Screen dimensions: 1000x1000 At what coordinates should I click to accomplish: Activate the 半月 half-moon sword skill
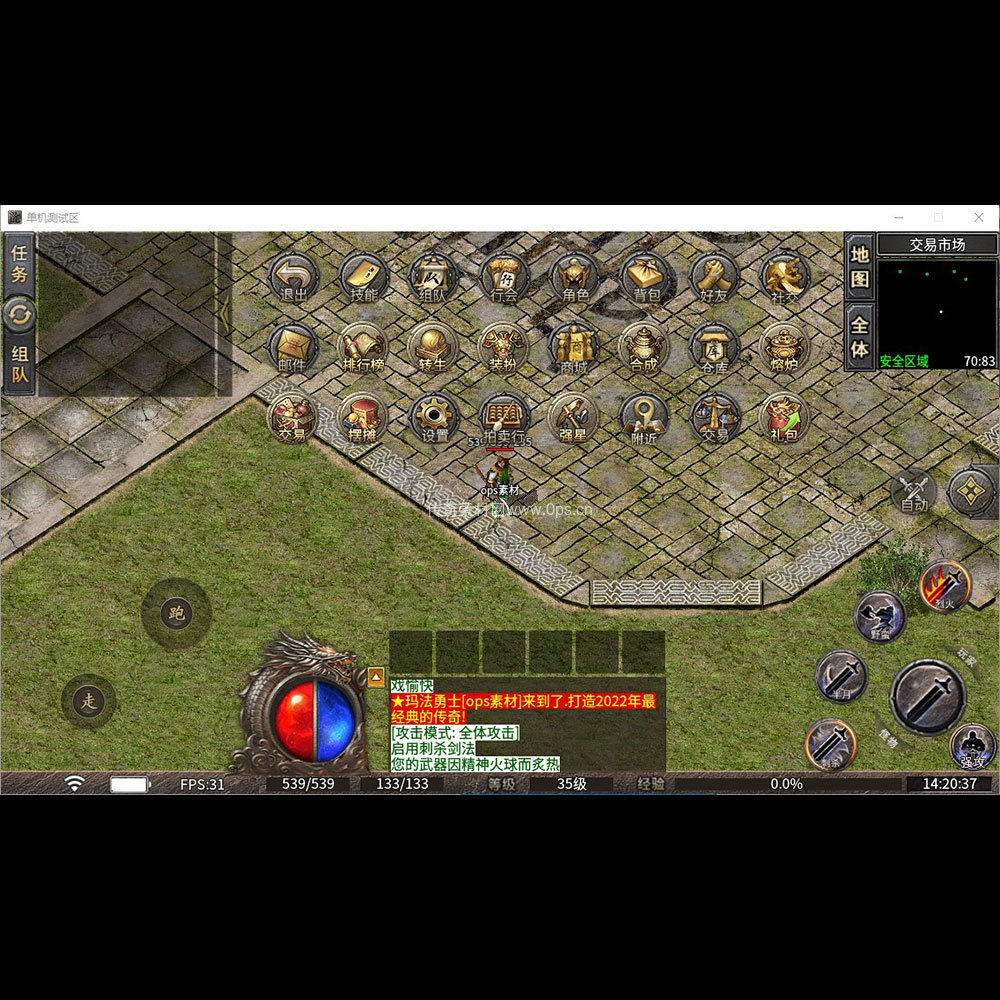(x=841, y=676)
